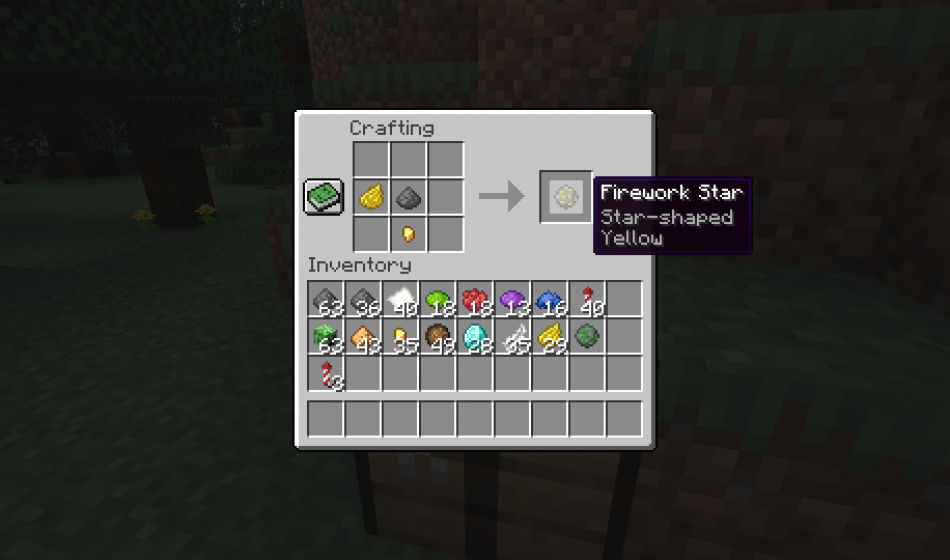The width and height of the screenshot is (950, 560).
Task: Select the gunpowder stack of 36
Action: [x=362, y=299]
